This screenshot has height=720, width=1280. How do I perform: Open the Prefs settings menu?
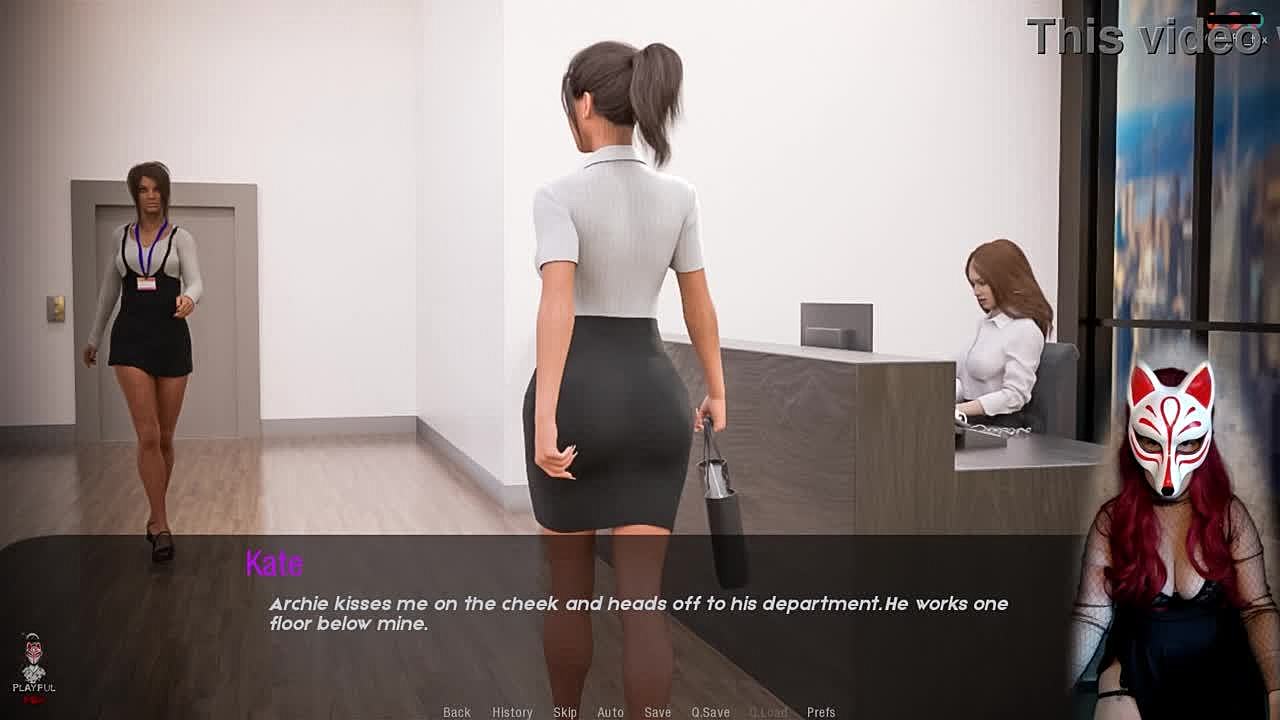pos(821,712)
